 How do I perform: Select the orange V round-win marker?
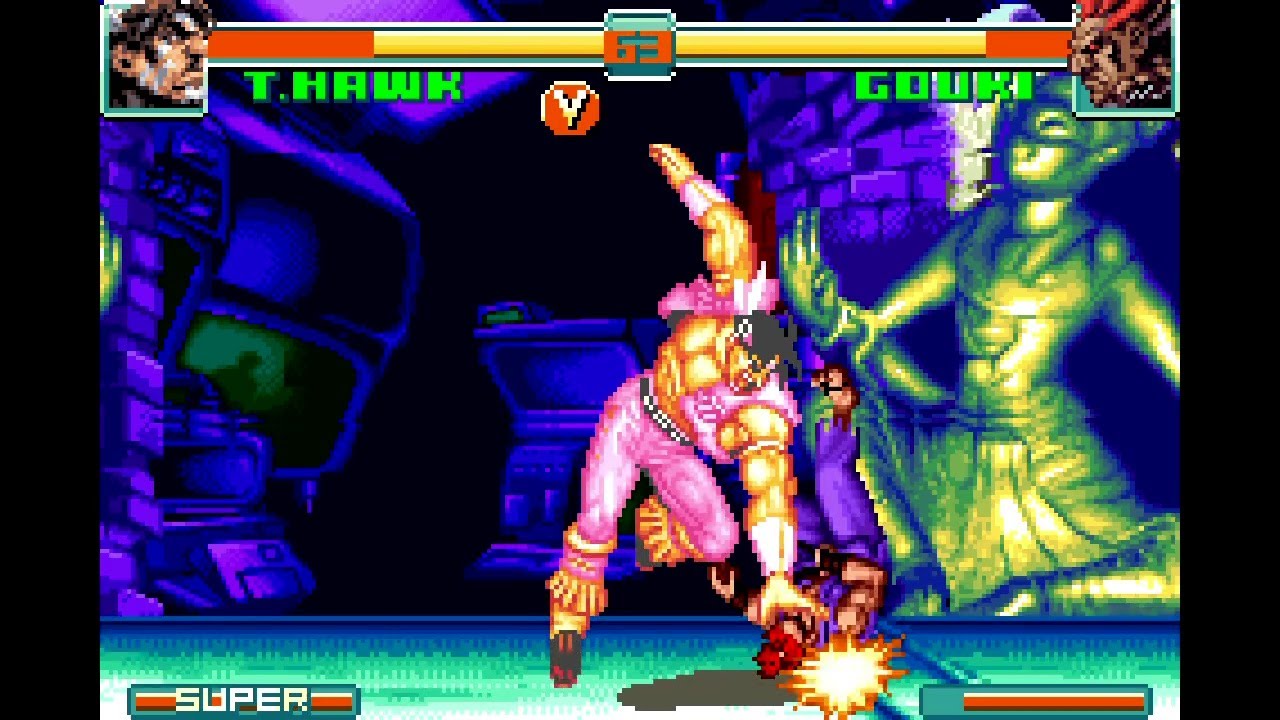click(x=570, y=109)
